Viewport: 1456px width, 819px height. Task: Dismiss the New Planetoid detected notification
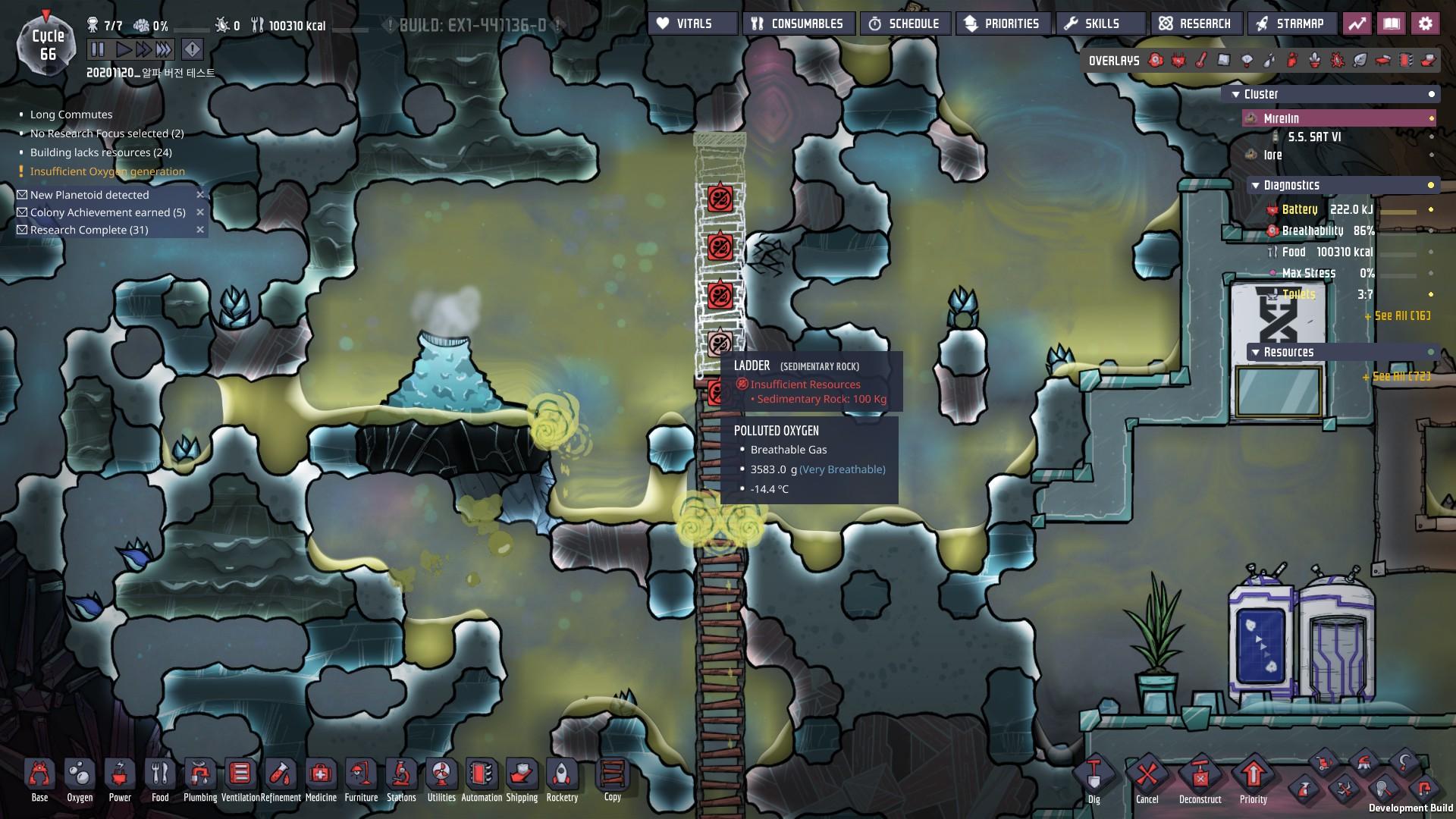(200, 195)
